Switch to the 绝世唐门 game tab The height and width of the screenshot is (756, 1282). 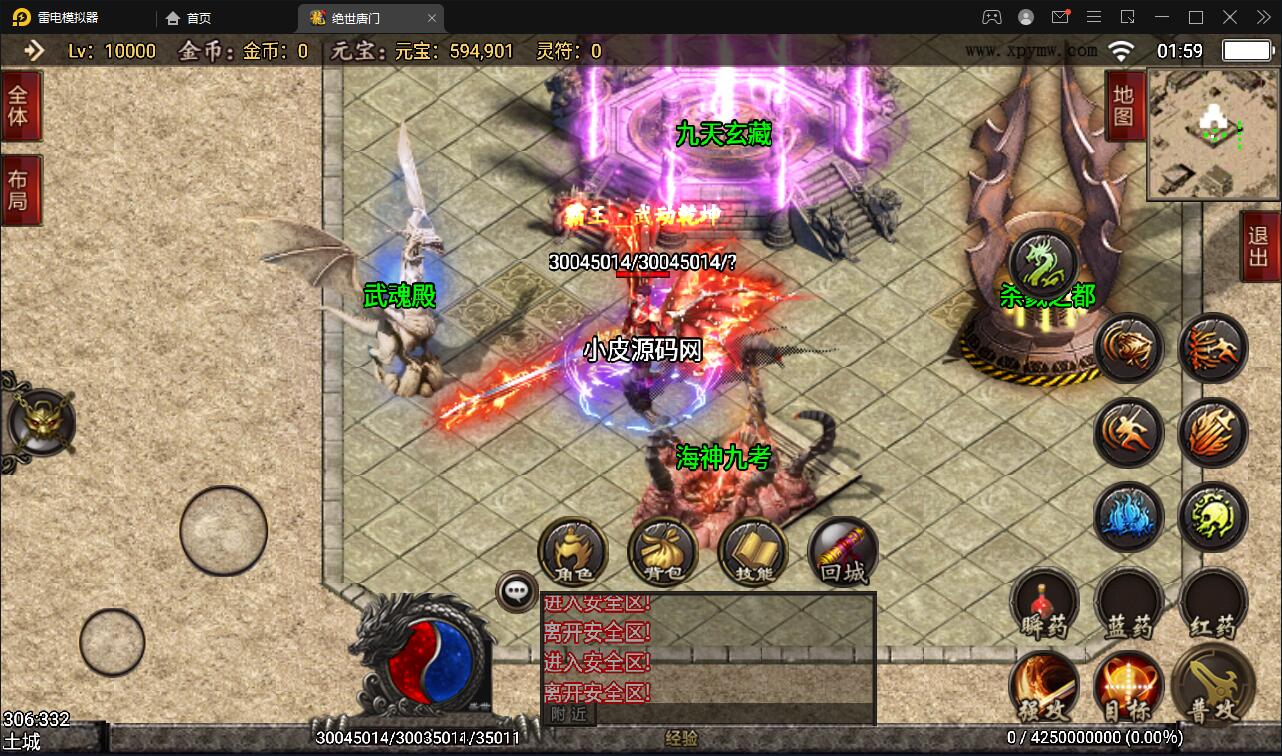click(x=355, y=17)
